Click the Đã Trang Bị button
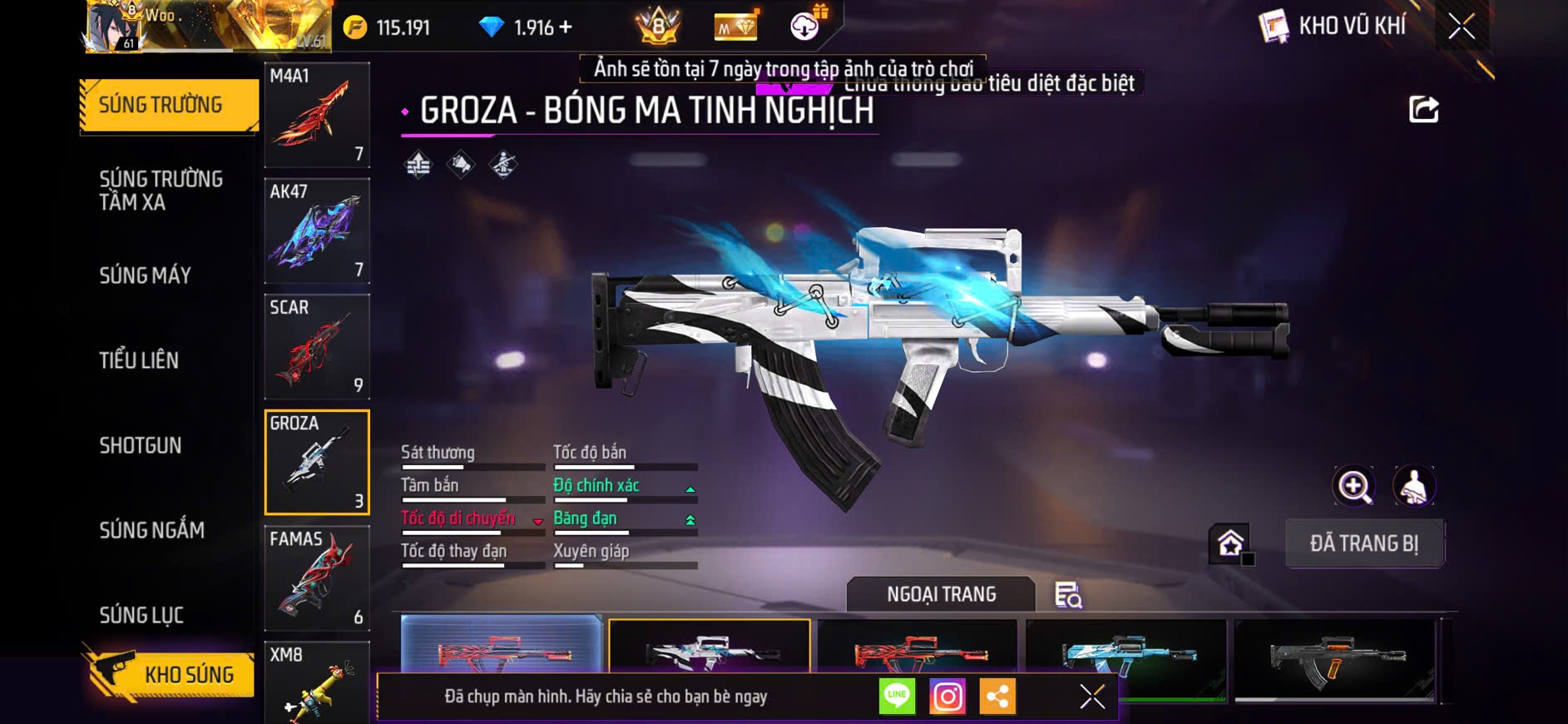This screenshot has width=1568, height=724. 1364,543
